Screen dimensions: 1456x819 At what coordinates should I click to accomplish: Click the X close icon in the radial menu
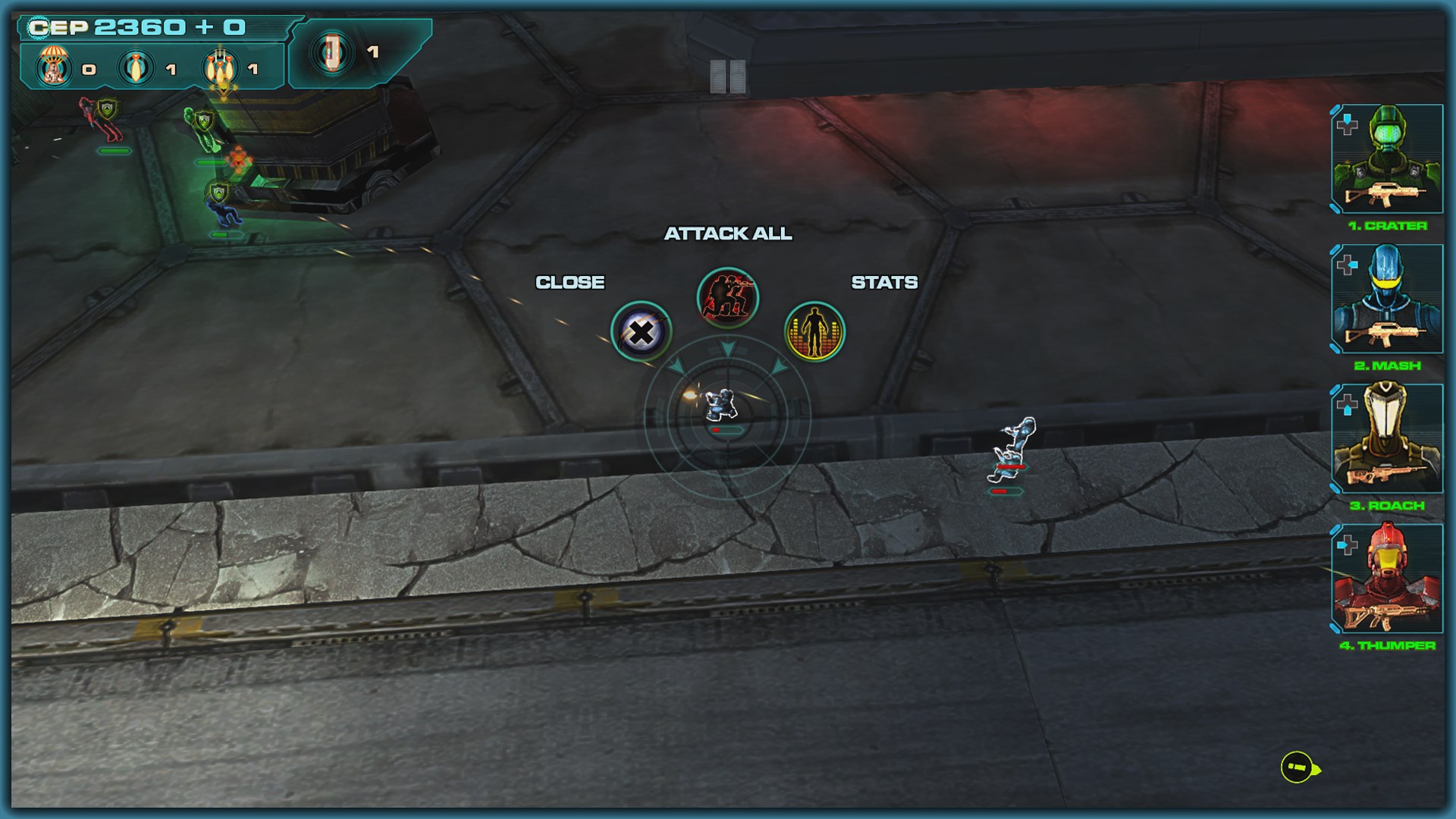tap(641, 331)
